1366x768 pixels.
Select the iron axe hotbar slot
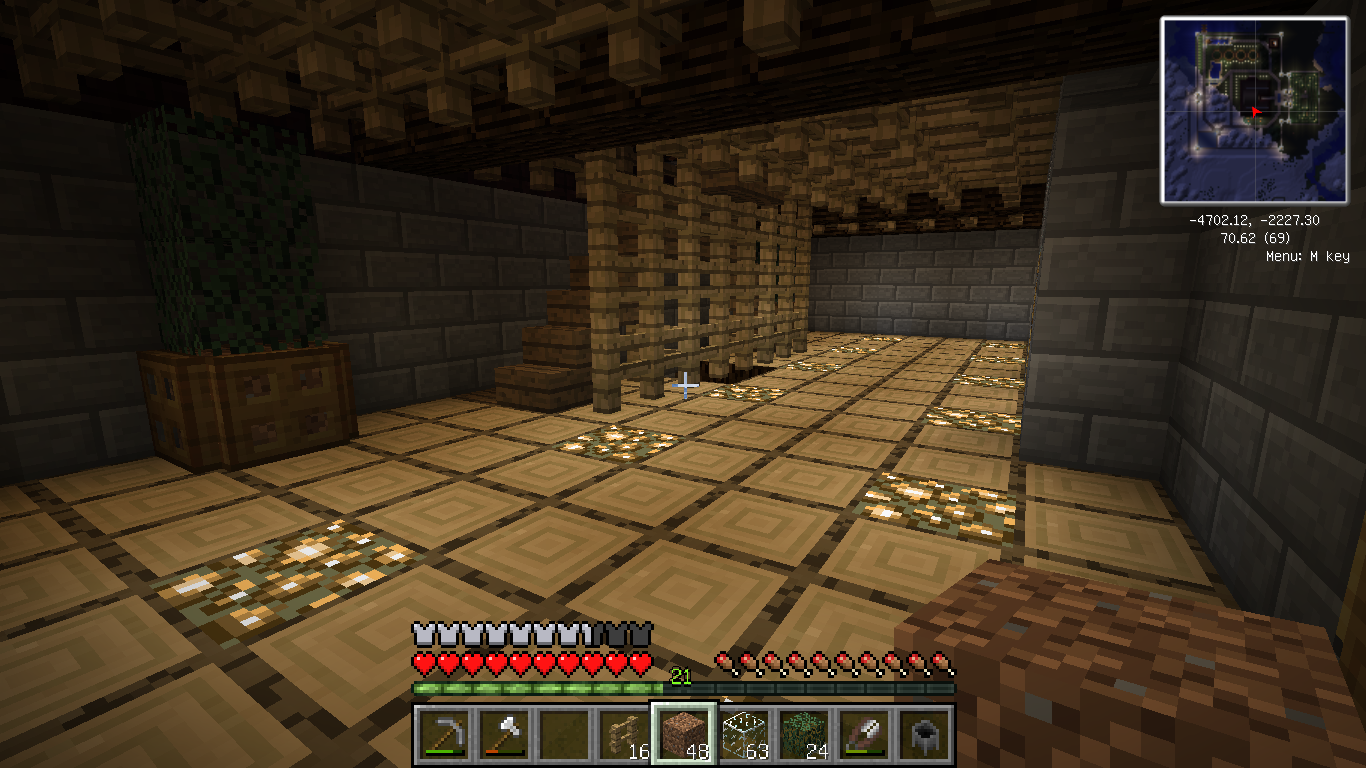click(504, 735)
